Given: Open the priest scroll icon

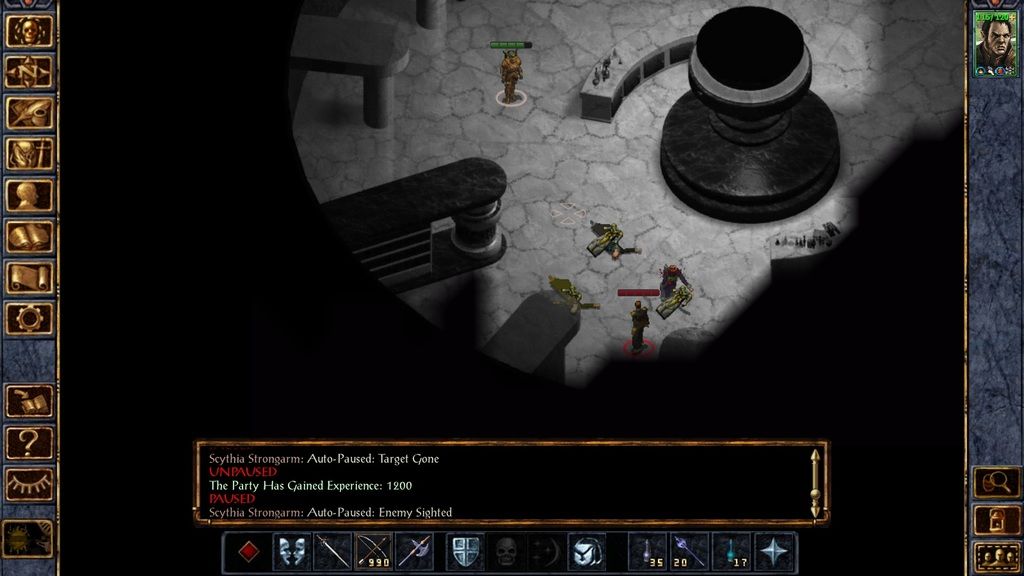Looking at the screenshot, I should point(29,277).
